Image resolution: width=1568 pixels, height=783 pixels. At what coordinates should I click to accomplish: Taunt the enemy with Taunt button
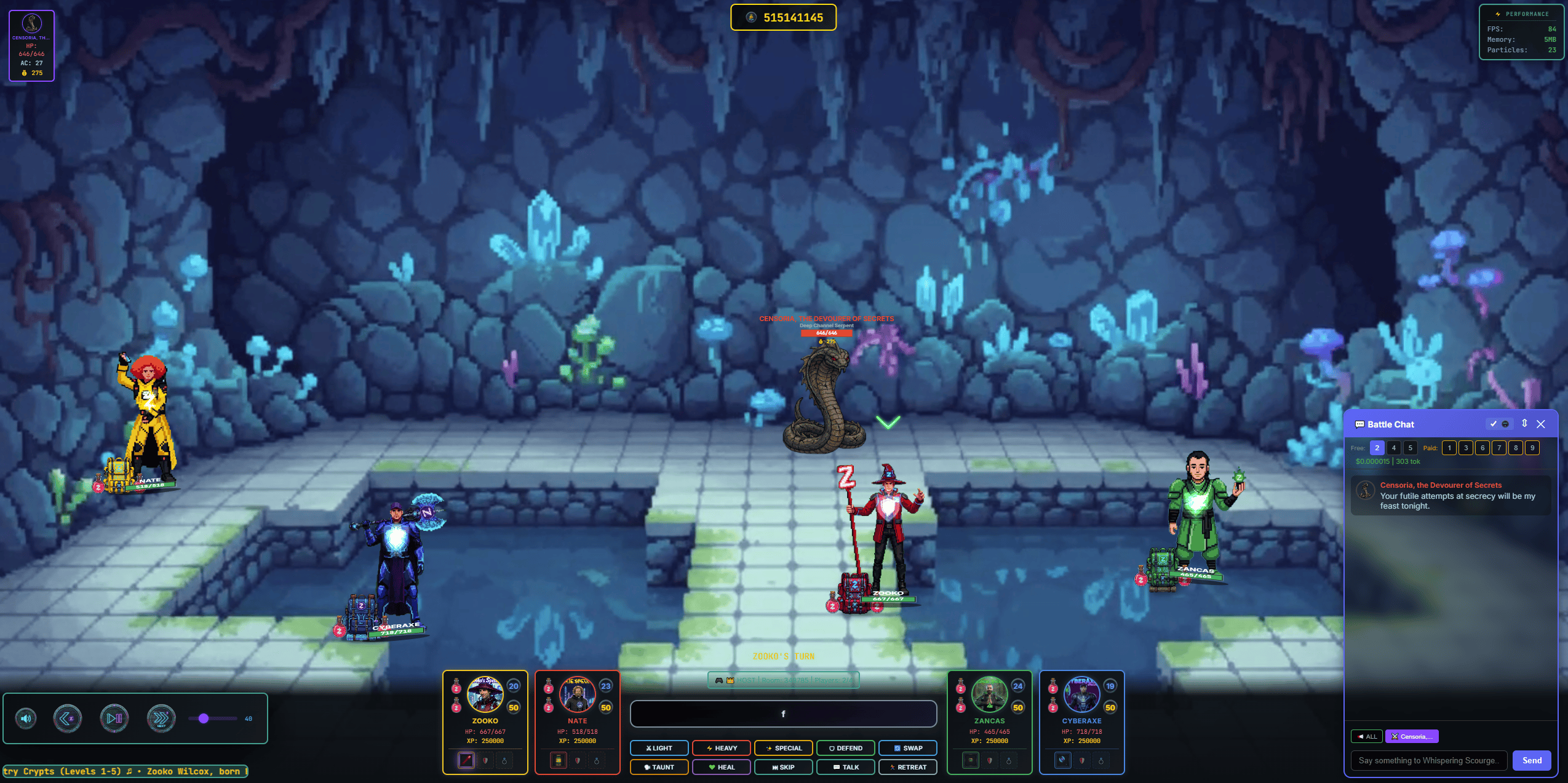pos(659,767)
